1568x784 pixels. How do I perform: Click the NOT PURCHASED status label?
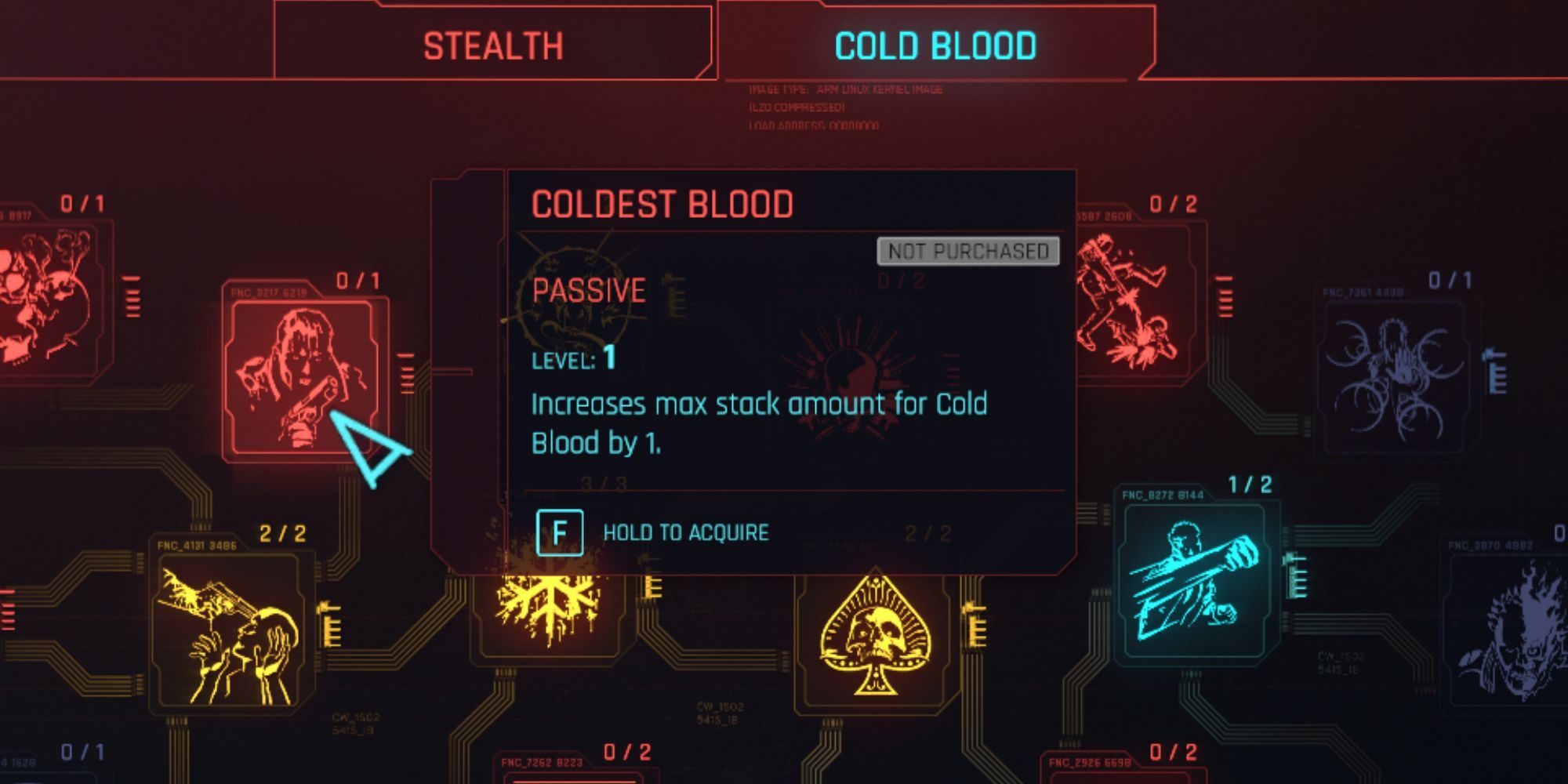pyautogui.click(x=966, y=252)
